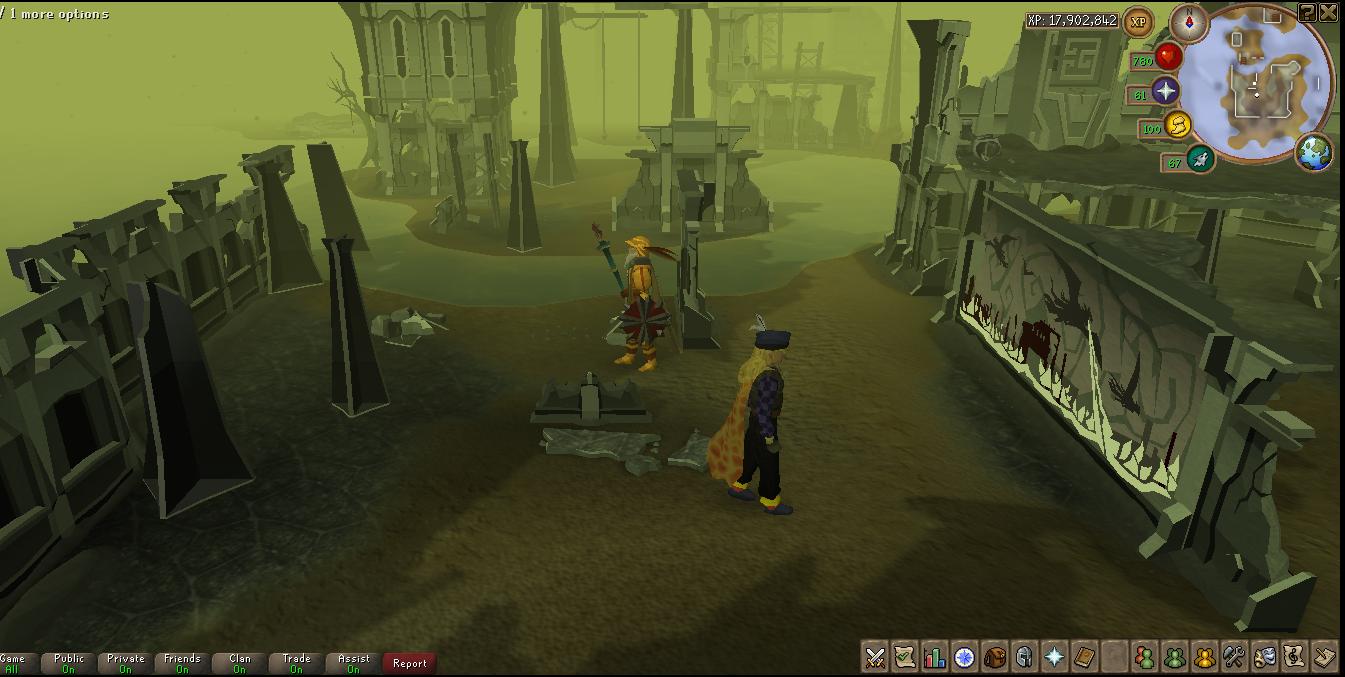Open the question mark help button
Viewport: 1345px width, 677px height.
(x=1307, y=12)
